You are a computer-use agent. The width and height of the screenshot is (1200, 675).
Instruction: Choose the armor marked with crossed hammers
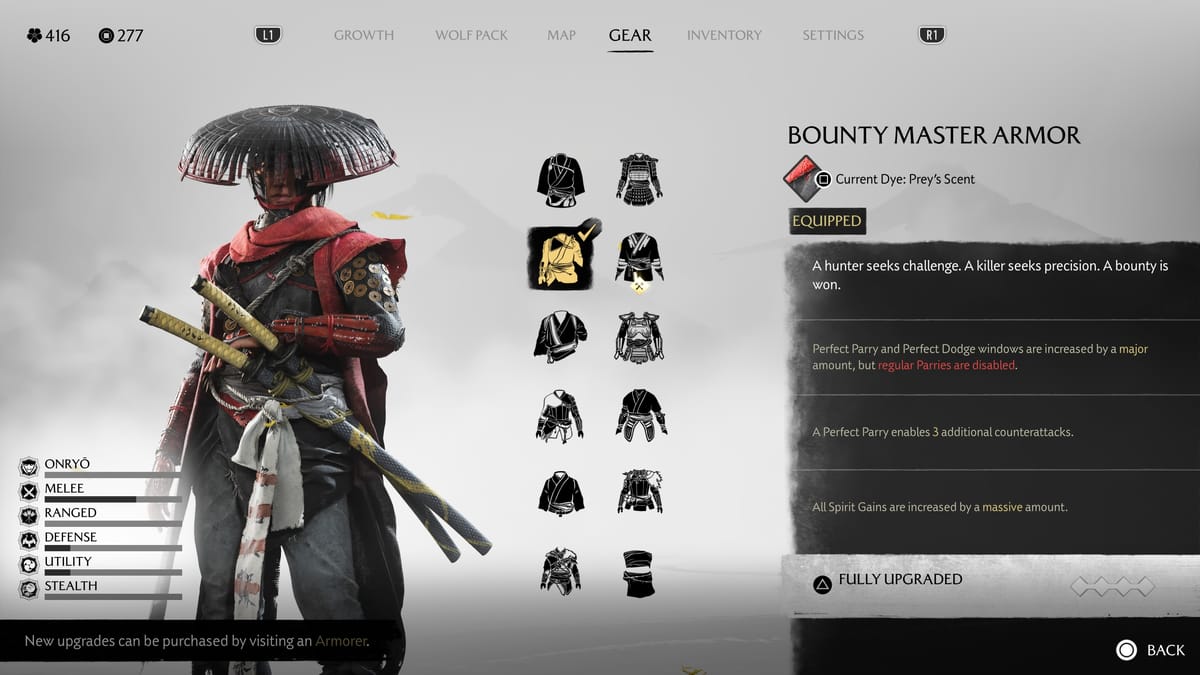pyautogui.click(x=640, y=260)
